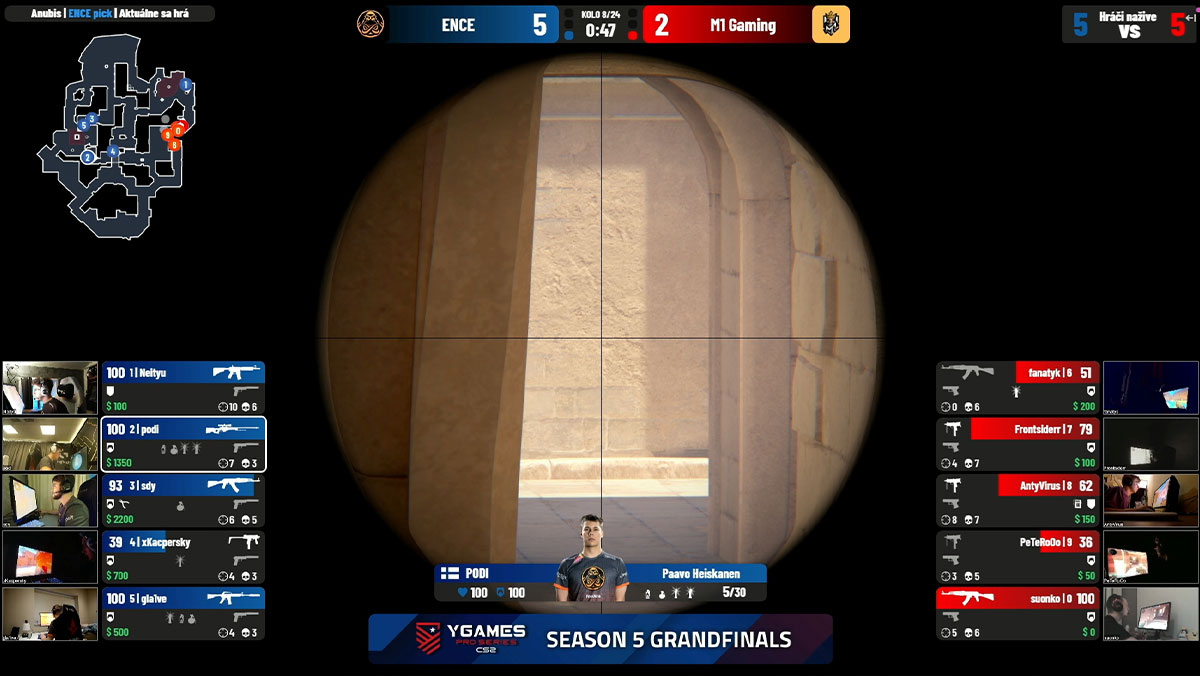Open sdy's webcam thumbnail

(x=50, y=500)
